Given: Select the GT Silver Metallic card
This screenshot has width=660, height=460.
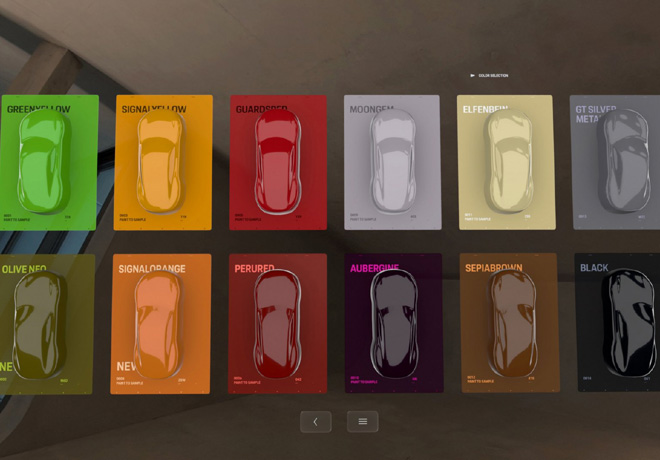Looking at the screenshot, I should point(617,163).
